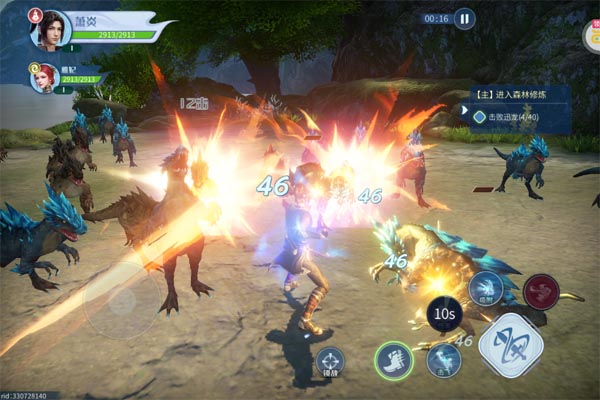Viewport: 600px width, 400px height.
Task: Pause the battle with the pause button
Action: pyautogui.click(x=464, y=18)
